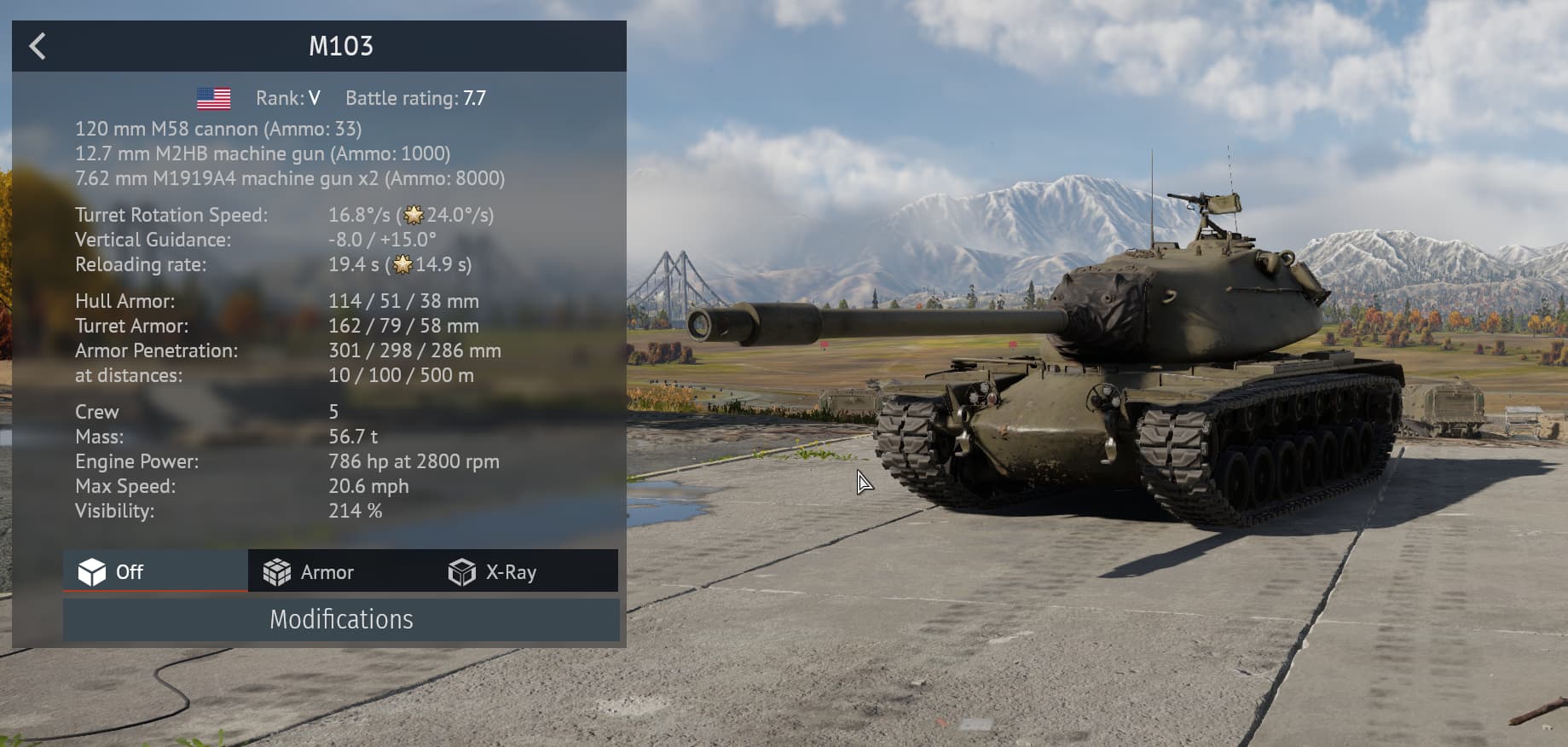Switch to the Armor view
This screenshot has width=1568, height=747.
[309, 572]
